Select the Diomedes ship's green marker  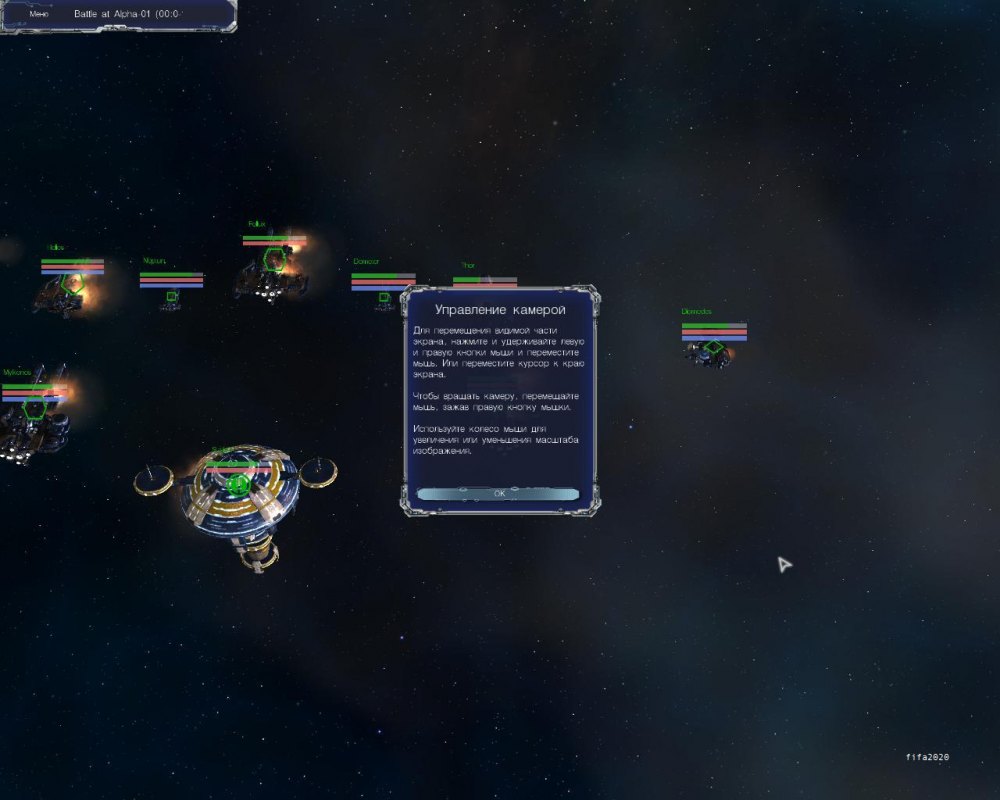713,348
